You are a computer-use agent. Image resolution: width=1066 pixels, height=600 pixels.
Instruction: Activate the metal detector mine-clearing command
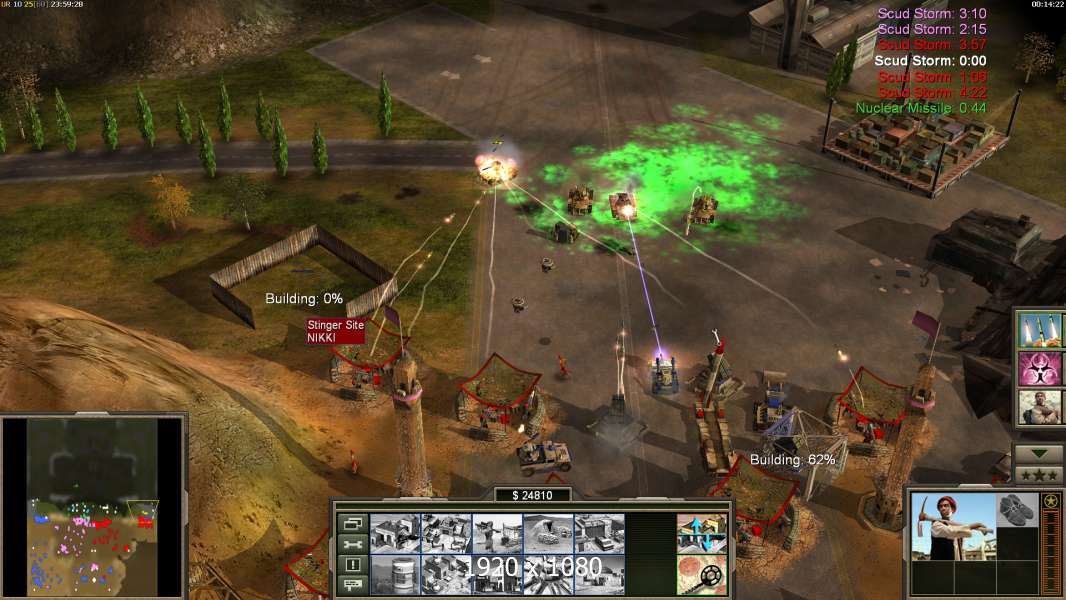pos(701,574)
